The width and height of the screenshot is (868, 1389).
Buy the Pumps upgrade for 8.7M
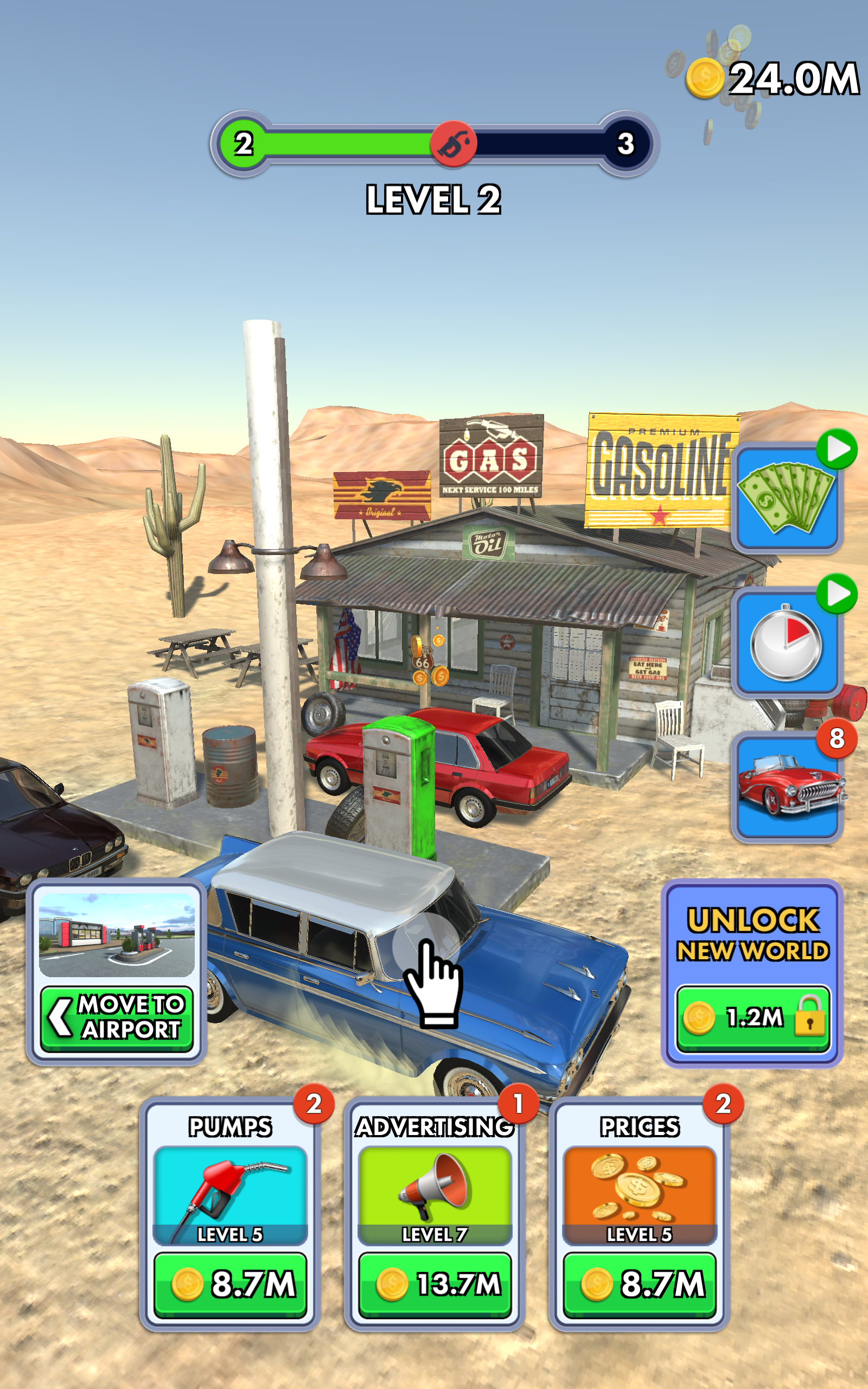click(230, 1284)
